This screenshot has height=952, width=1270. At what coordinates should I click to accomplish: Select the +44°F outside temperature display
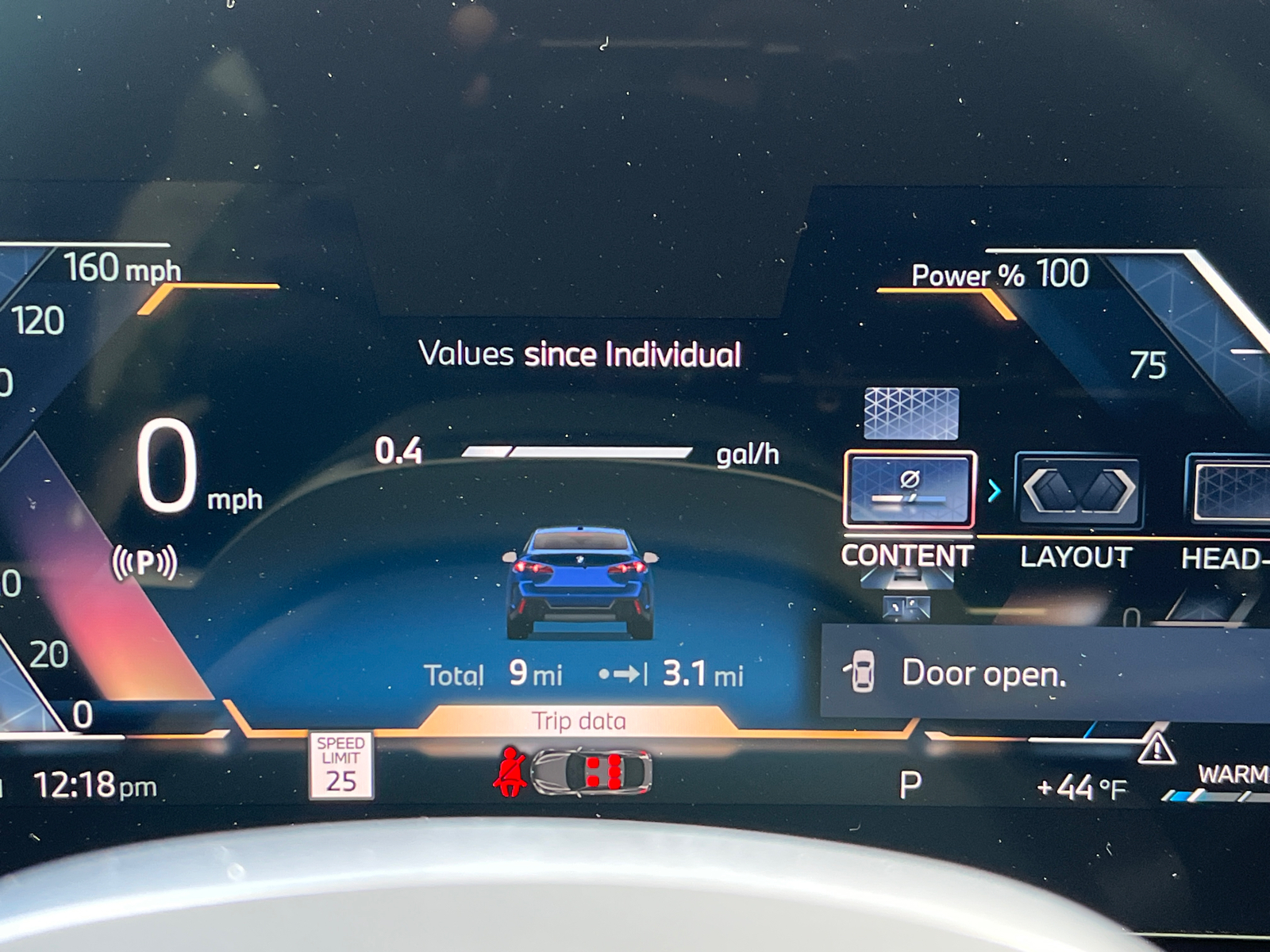pos(1080,785)
